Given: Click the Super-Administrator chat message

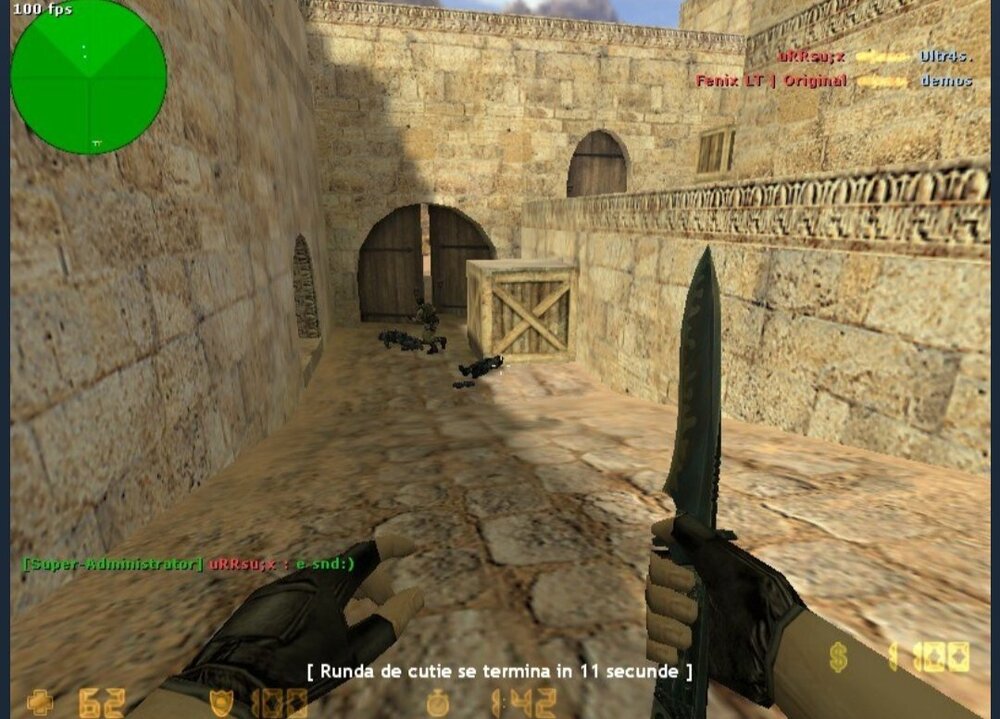Looking at the screenshot, I should click(188, 564).
